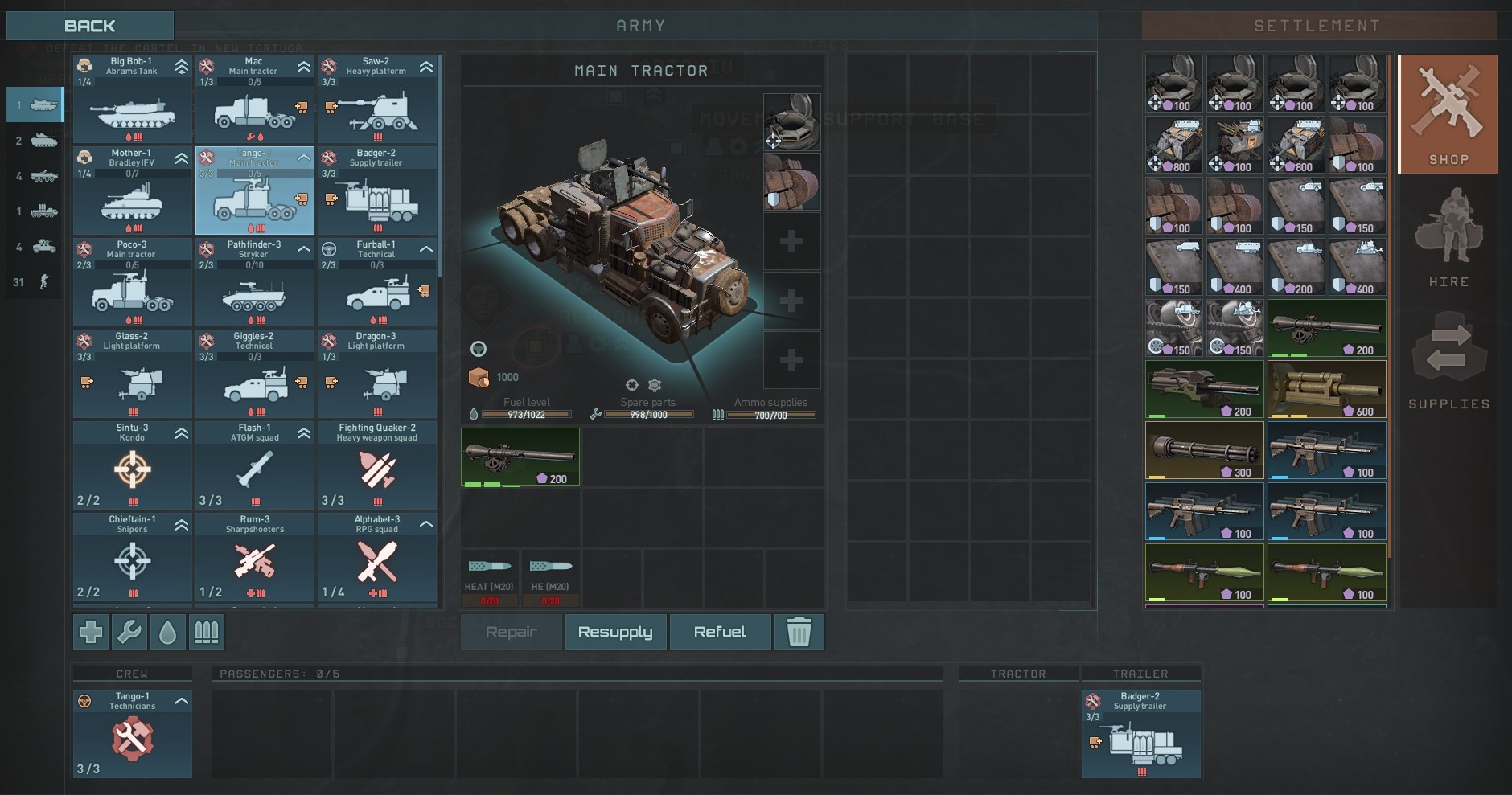
Task: Select the Badger-2 Supply trailer in trailer slot
Action: click(x=1140, y=734)
